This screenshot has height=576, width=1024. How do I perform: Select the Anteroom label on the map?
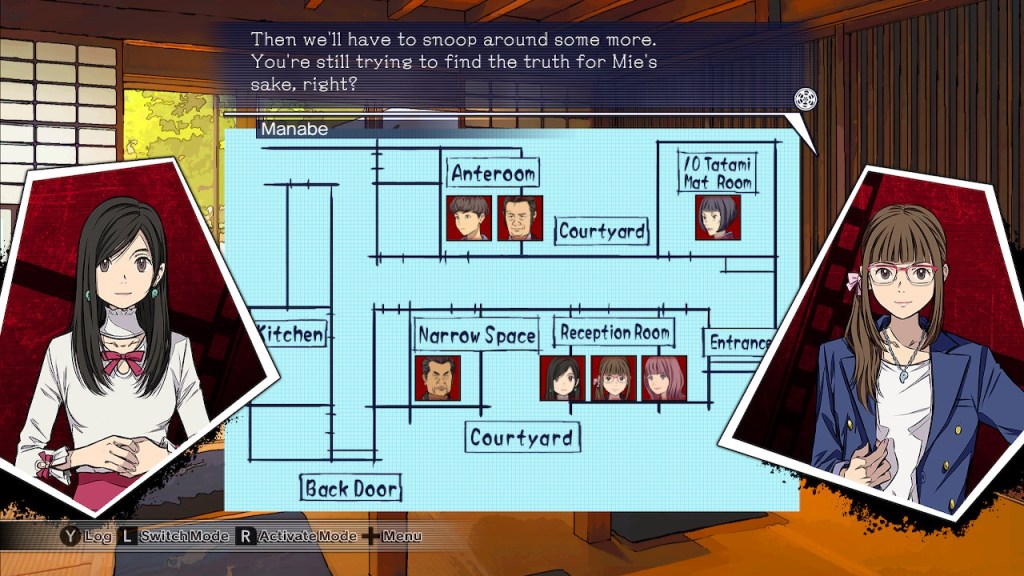pos(493,173)
